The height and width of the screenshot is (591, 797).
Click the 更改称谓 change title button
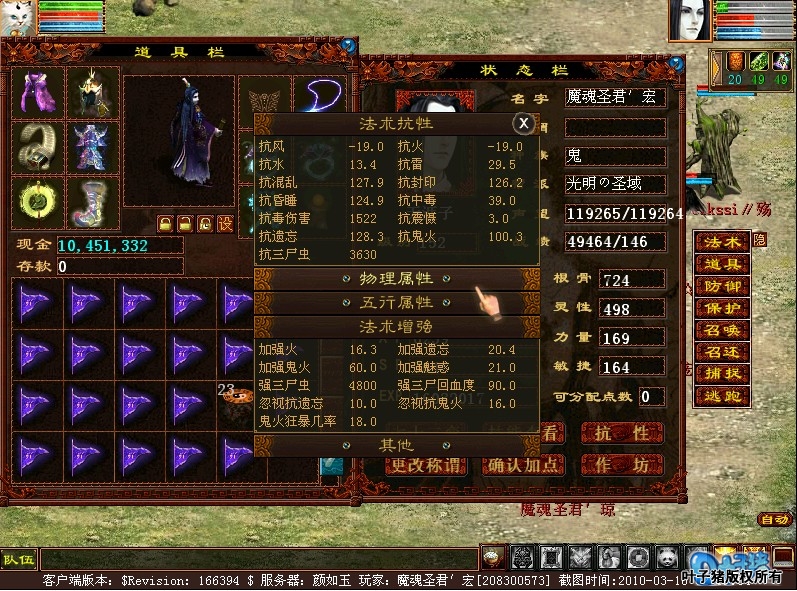tap(427, 465)
